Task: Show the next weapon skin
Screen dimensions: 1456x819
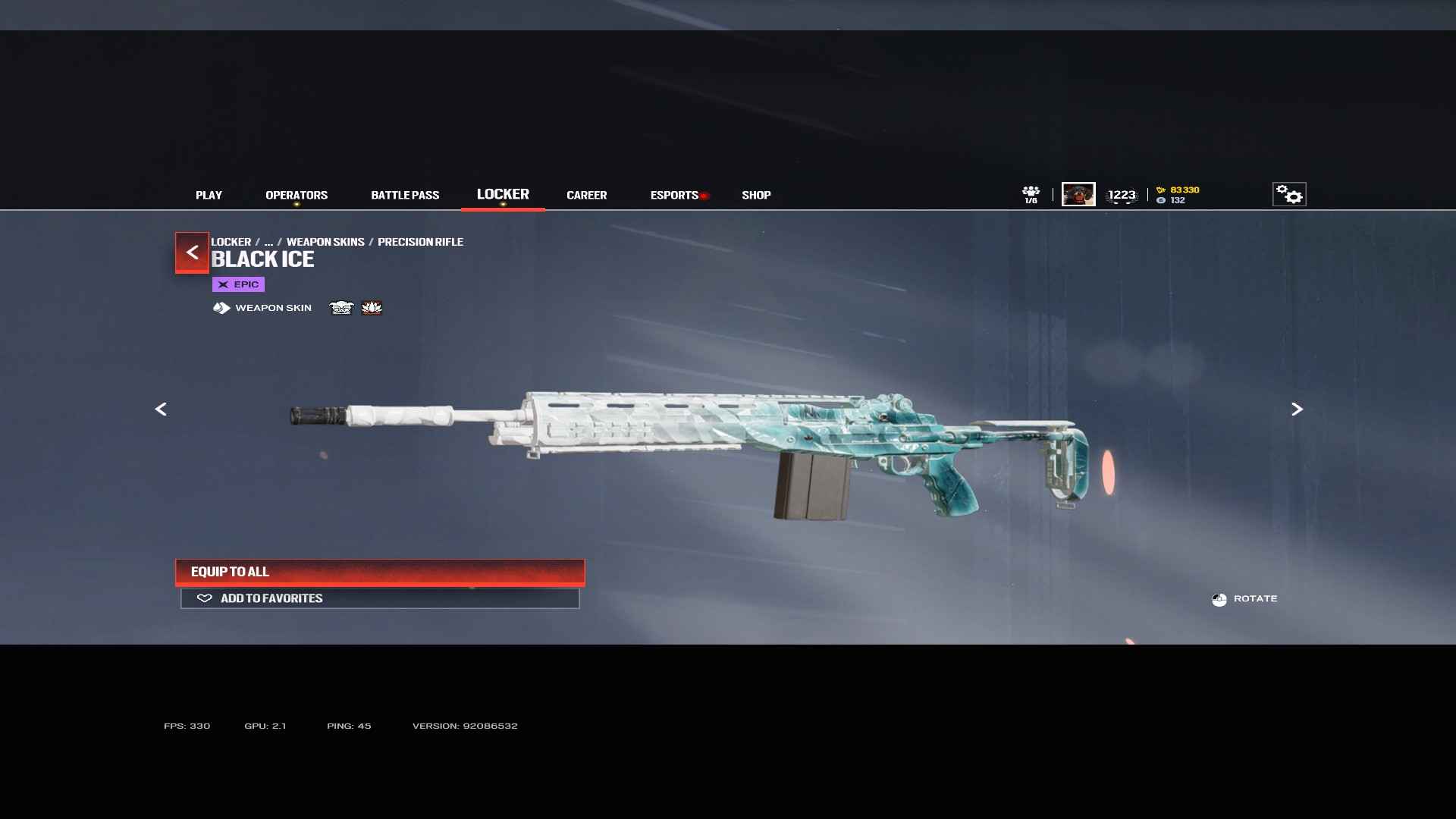Action: tap(1297, 409)
